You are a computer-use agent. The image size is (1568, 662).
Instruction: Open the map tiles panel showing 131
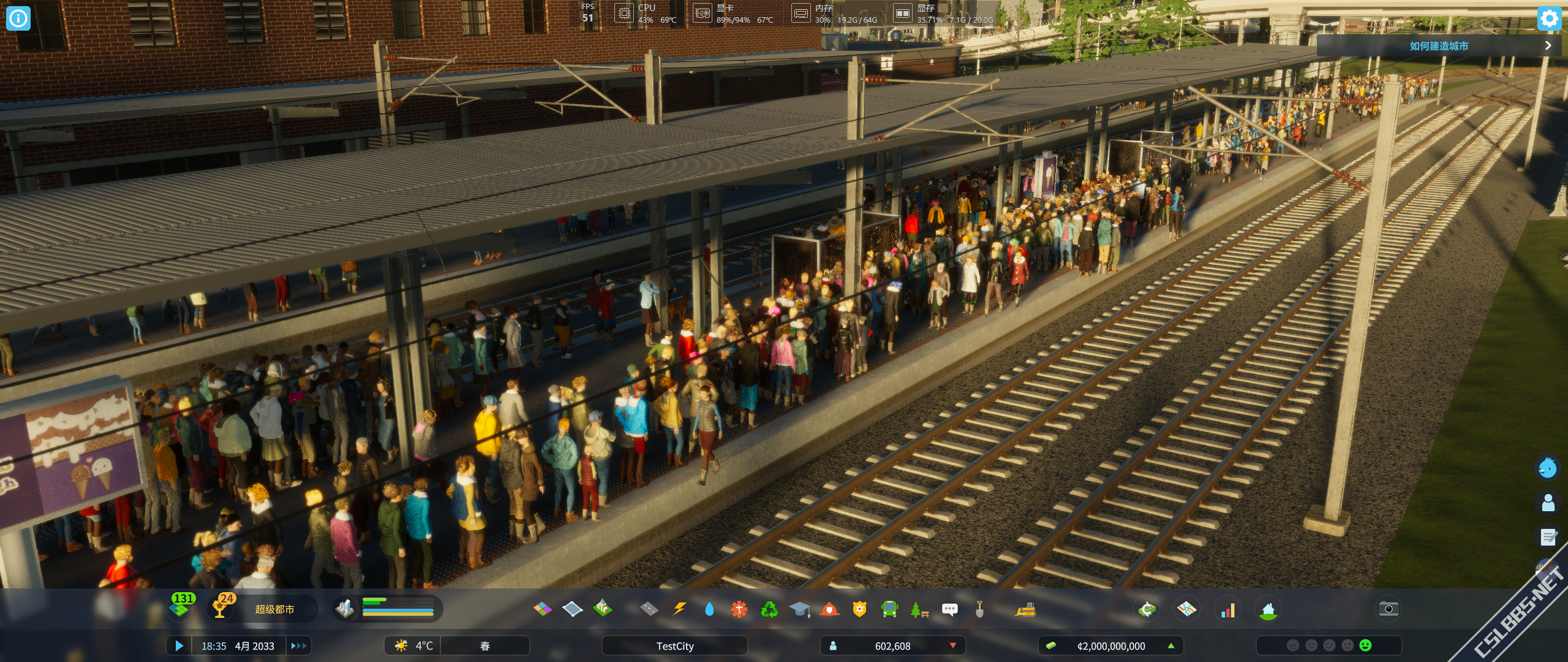click(181, 606)
